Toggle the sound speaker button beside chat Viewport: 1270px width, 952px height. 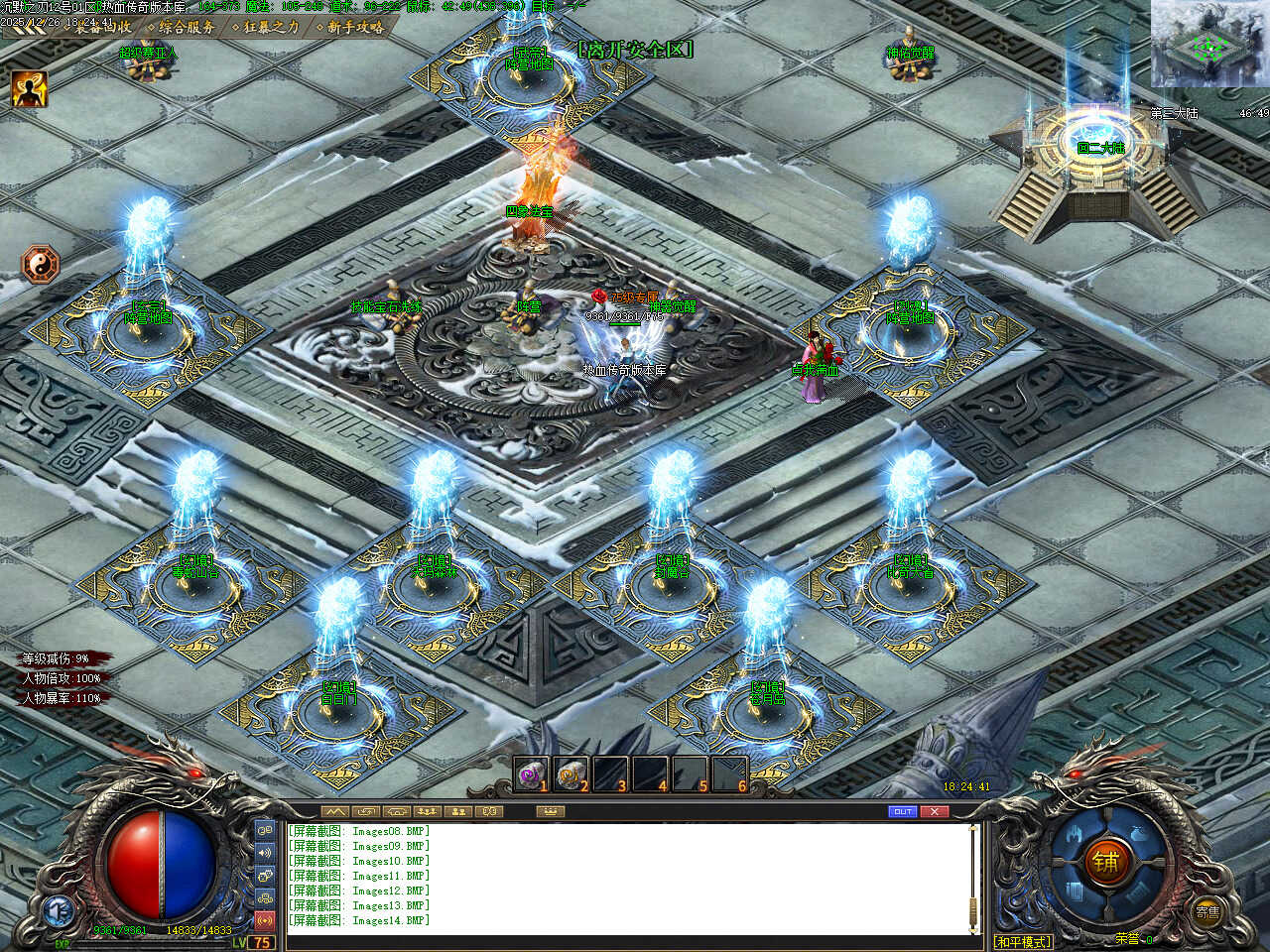click(265, 852)
